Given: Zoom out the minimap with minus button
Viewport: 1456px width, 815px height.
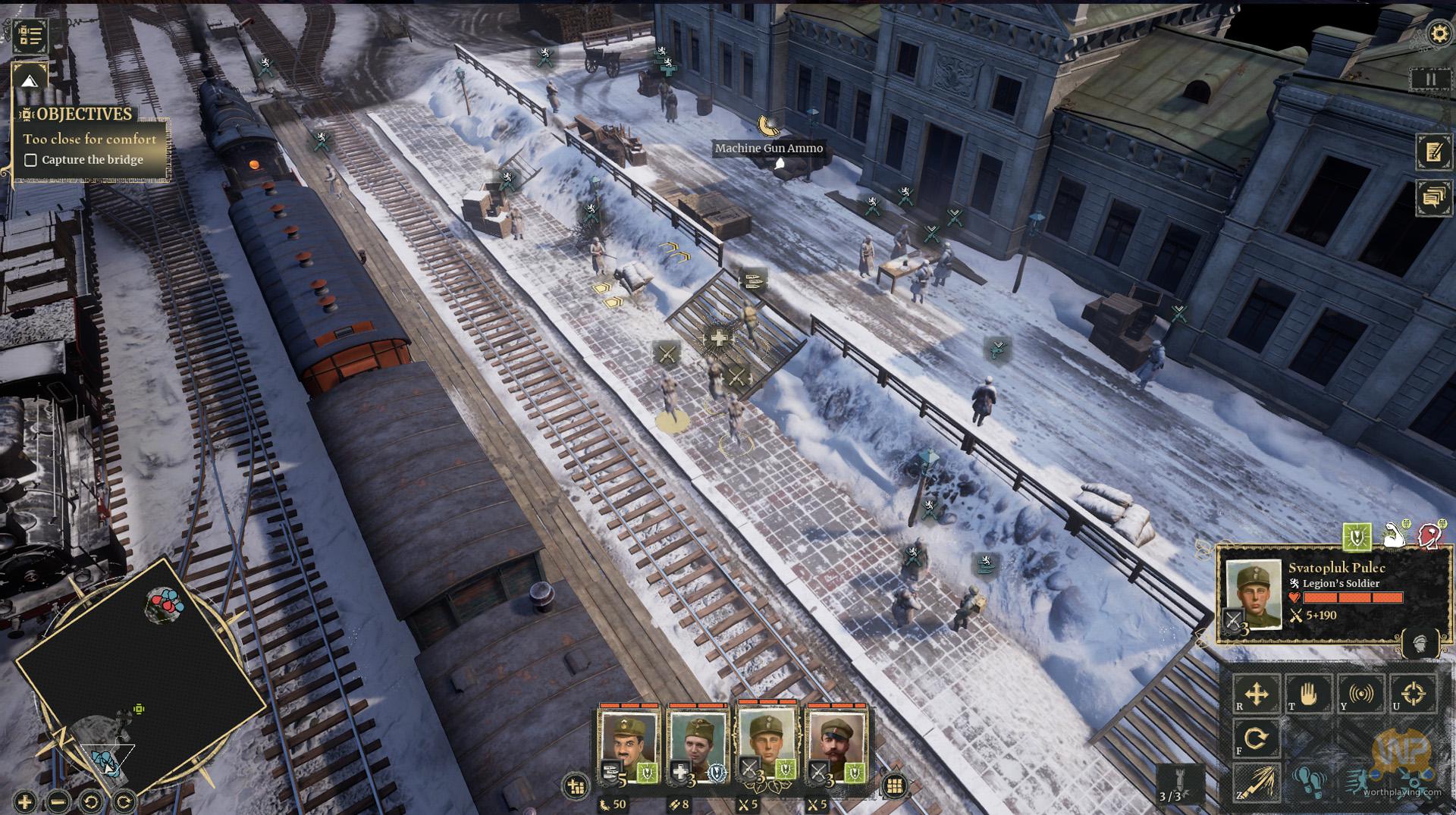Looking at the screenshot, I should [58, 801].
